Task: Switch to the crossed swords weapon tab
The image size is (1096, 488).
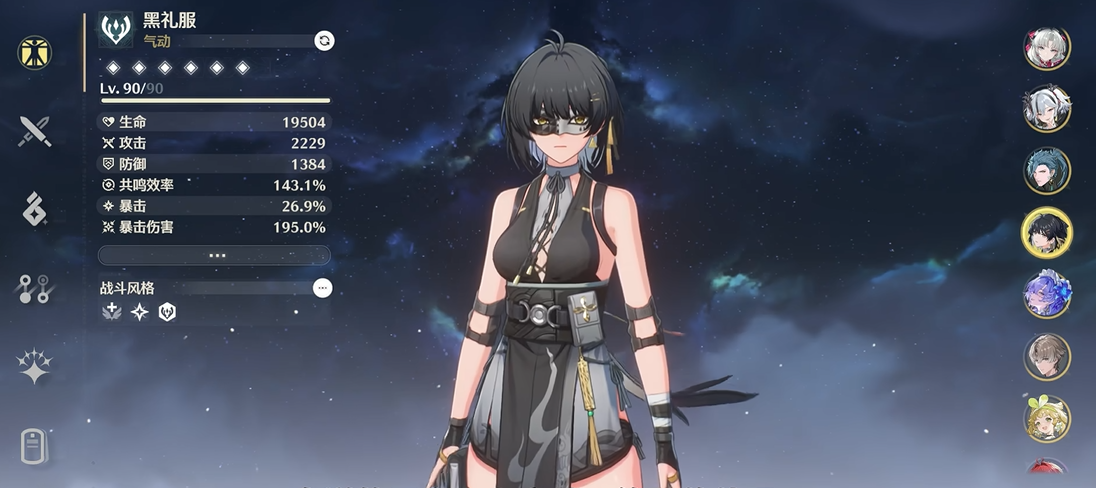Action: tap(35, 130)
